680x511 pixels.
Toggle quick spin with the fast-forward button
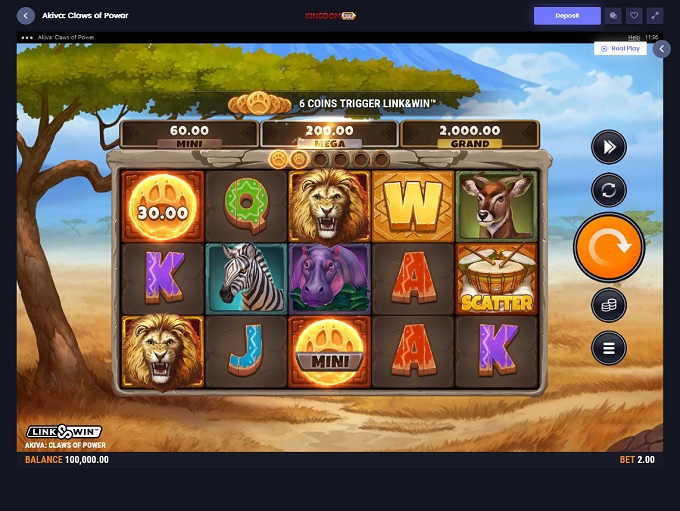coord(608,148)
